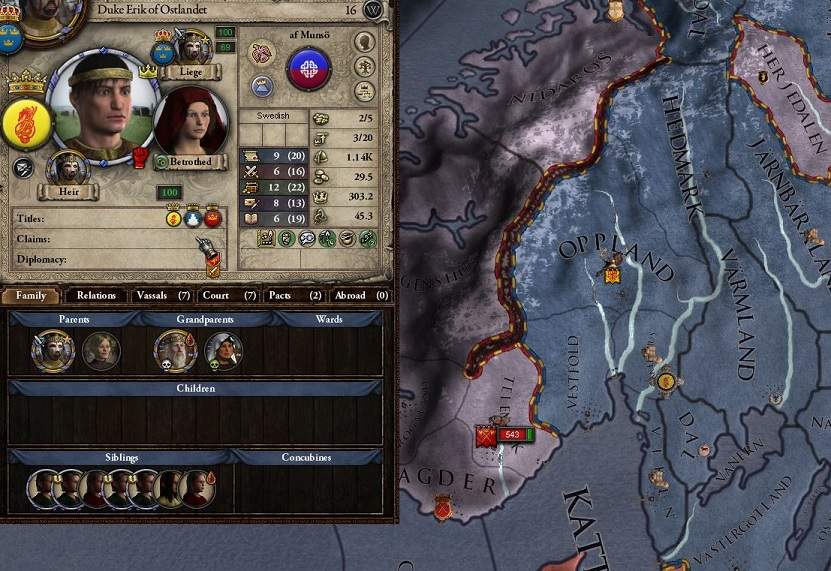Select the Pacts tab
Screen dimensions: 831x571
click(288, 295)
